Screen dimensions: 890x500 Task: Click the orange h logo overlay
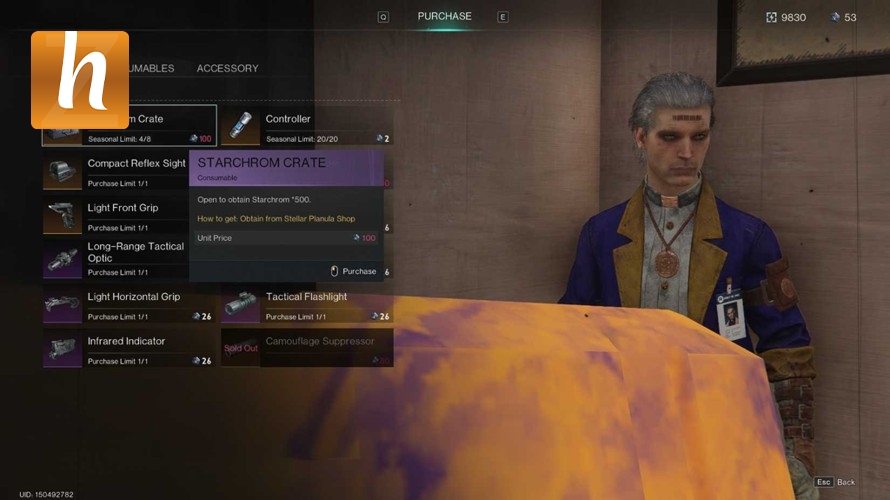point(80,80)
